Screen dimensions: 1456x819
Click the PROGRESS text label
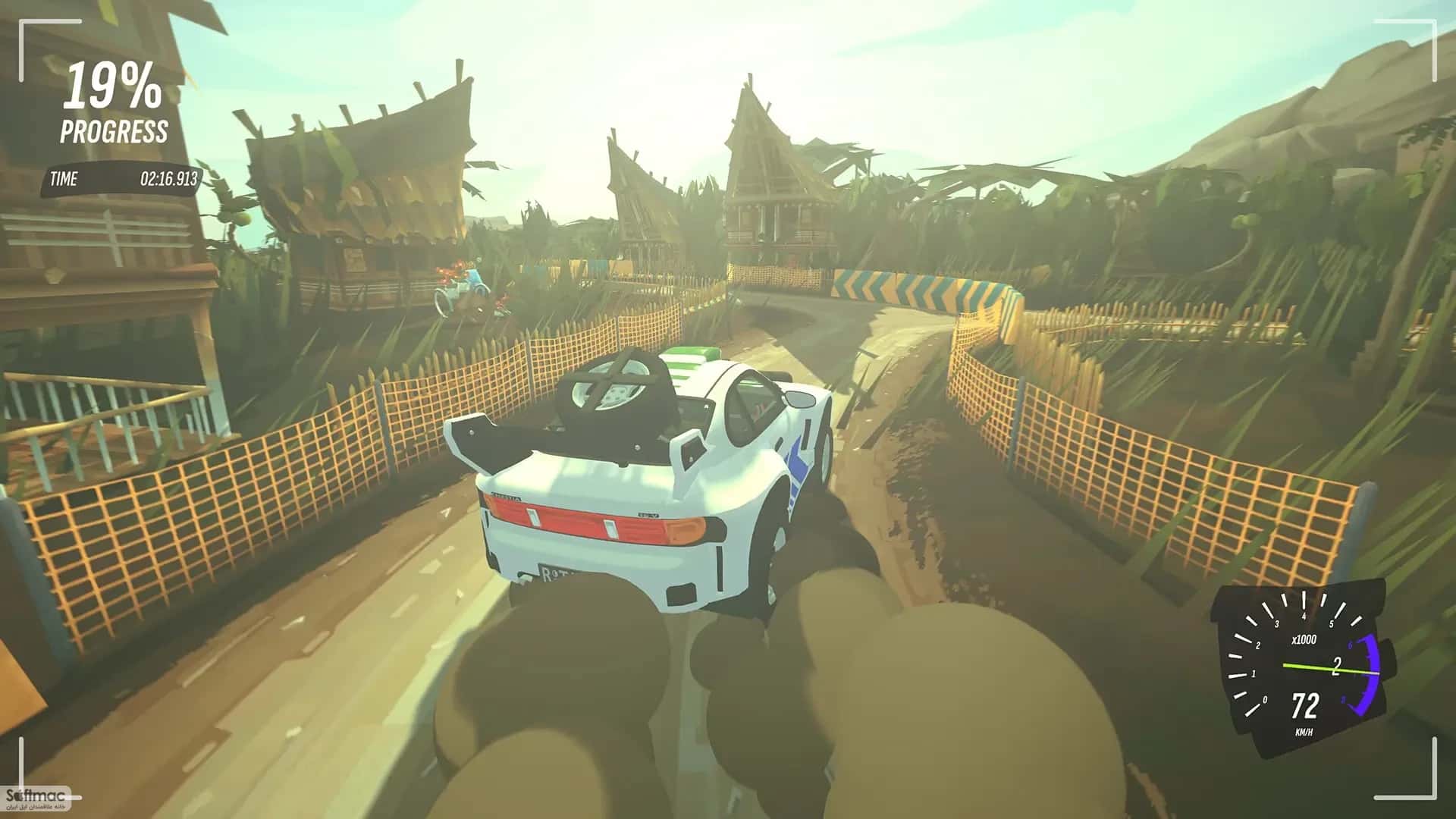coord(114,130)
